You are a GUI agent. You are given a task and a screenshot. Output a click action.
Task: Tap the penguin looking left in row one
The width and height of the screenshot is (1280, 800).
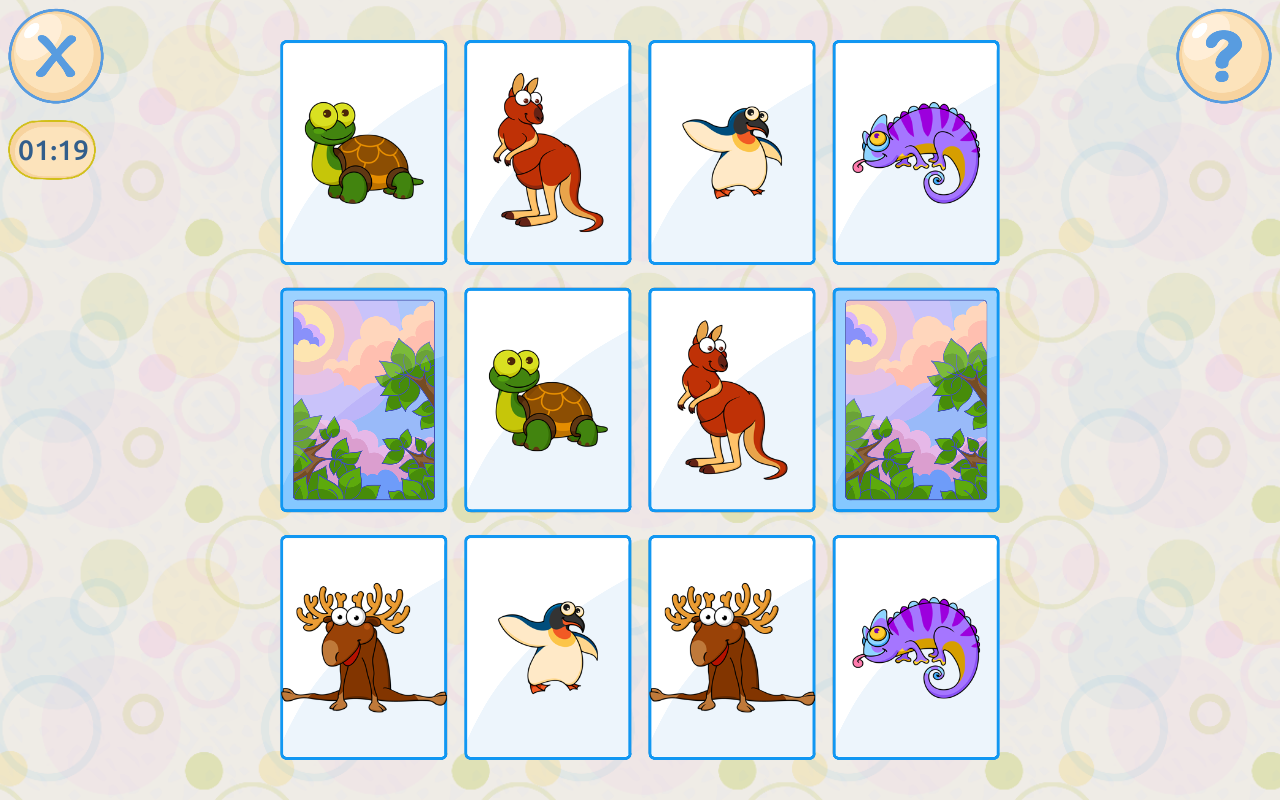point(731,150)
